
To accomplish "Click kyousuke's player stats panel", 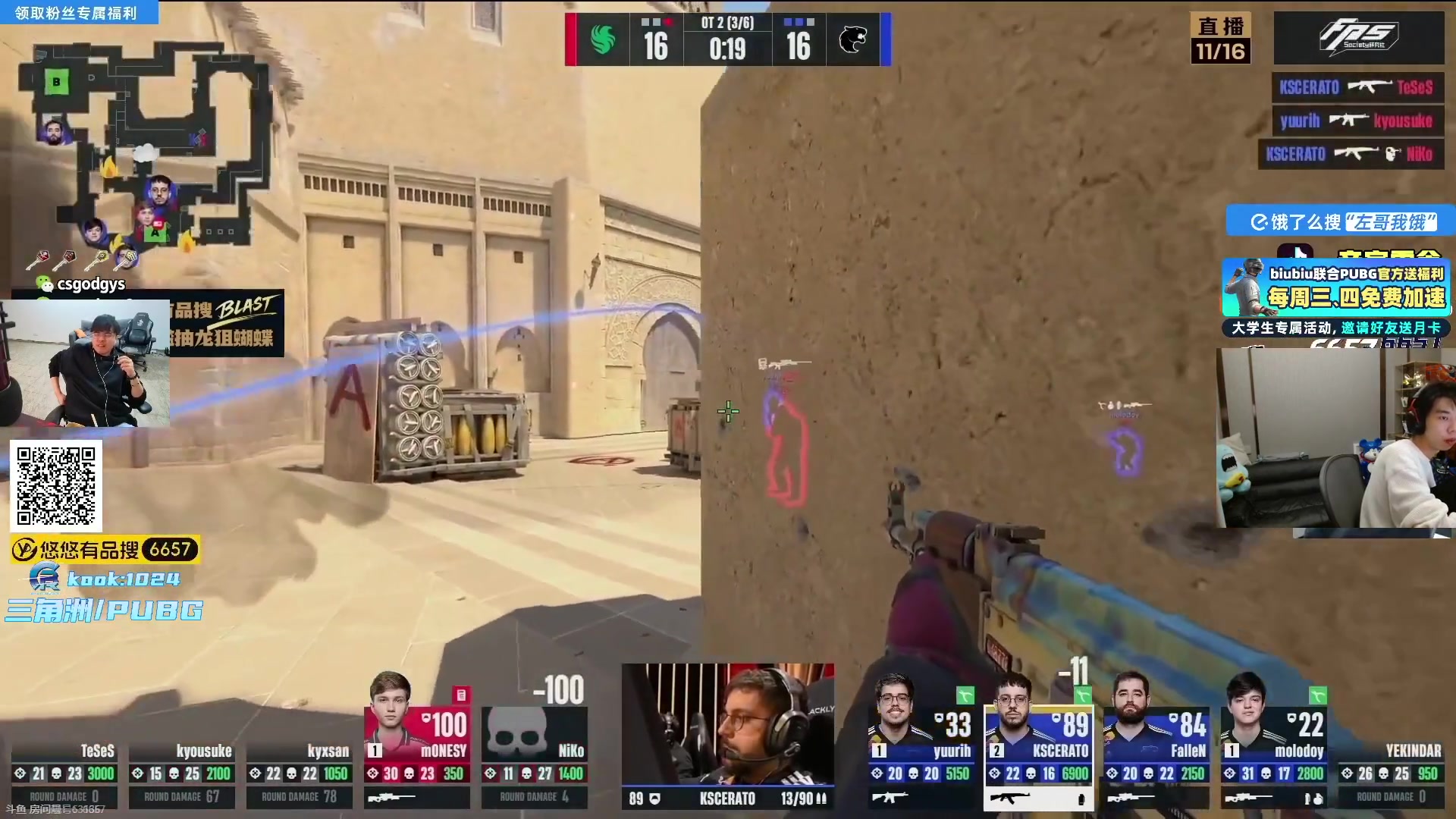I will click(181, 773).
